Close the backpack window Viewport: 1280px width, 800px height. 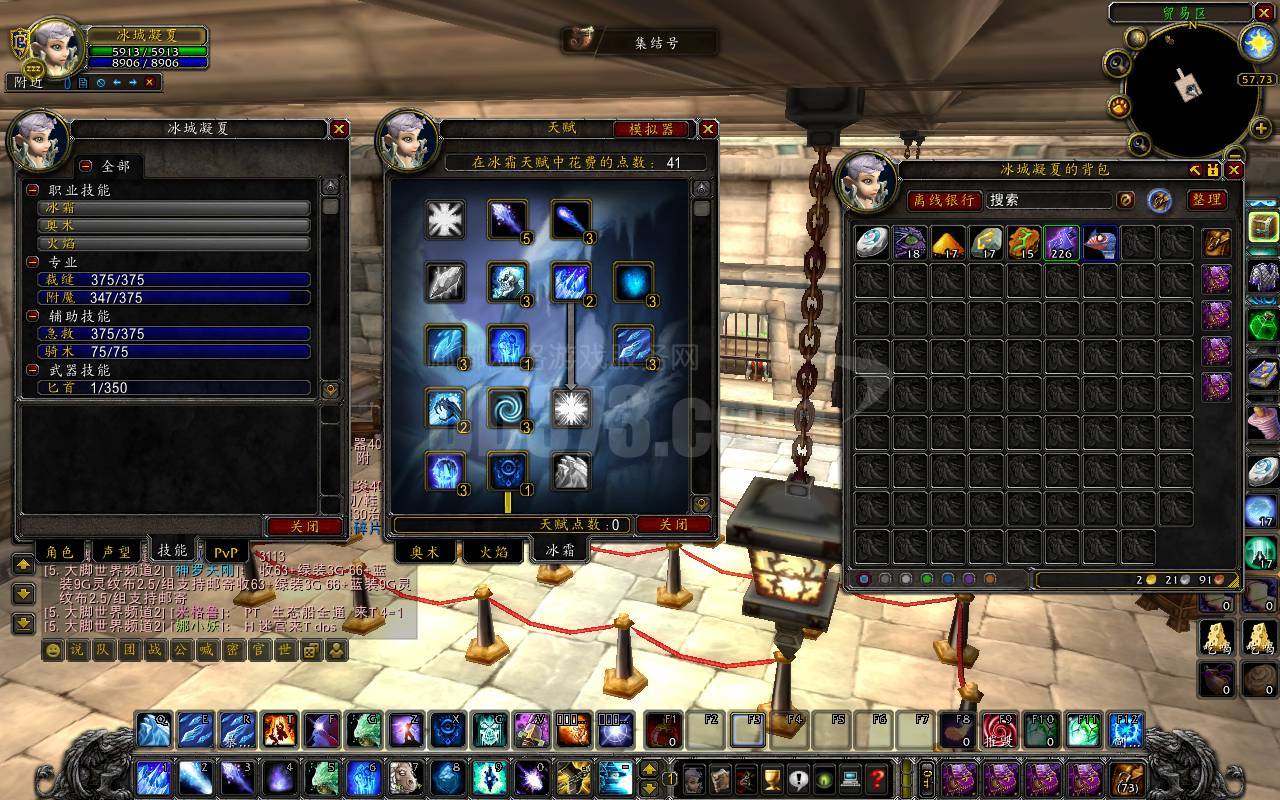pos(1234,171)
